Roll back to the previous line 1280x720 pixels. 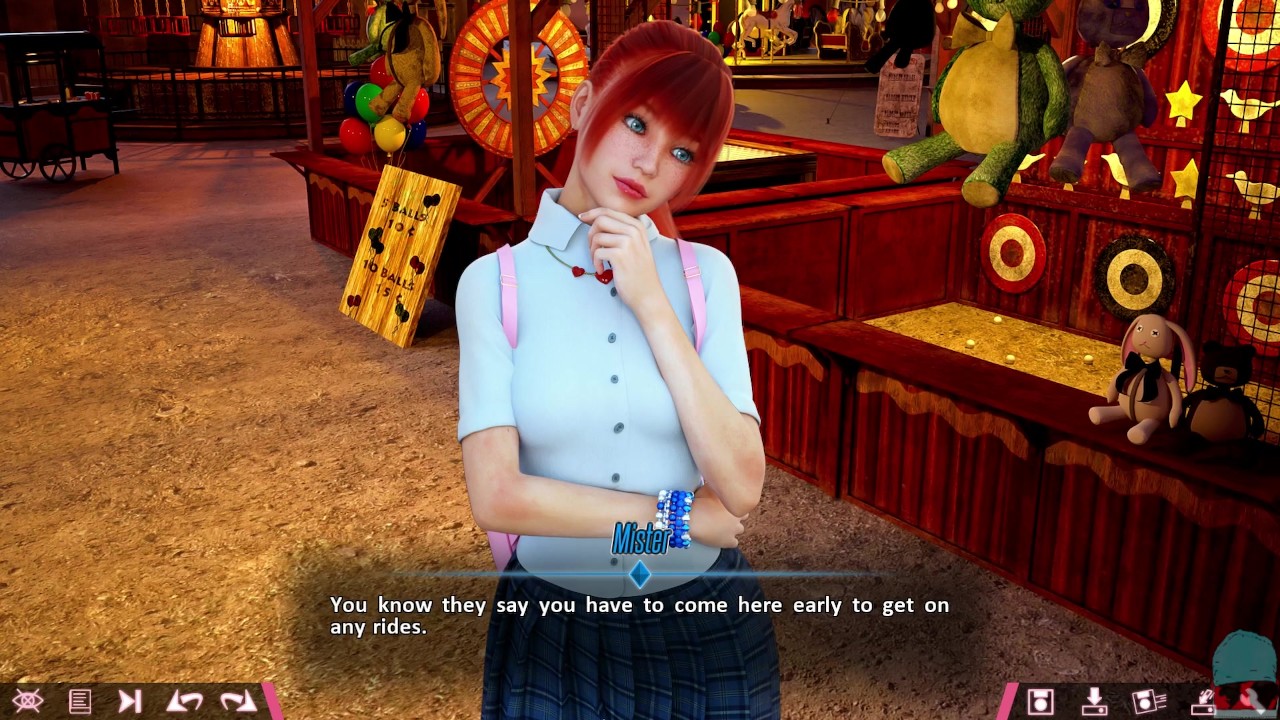pyautogui.click(x=184, y=701)
